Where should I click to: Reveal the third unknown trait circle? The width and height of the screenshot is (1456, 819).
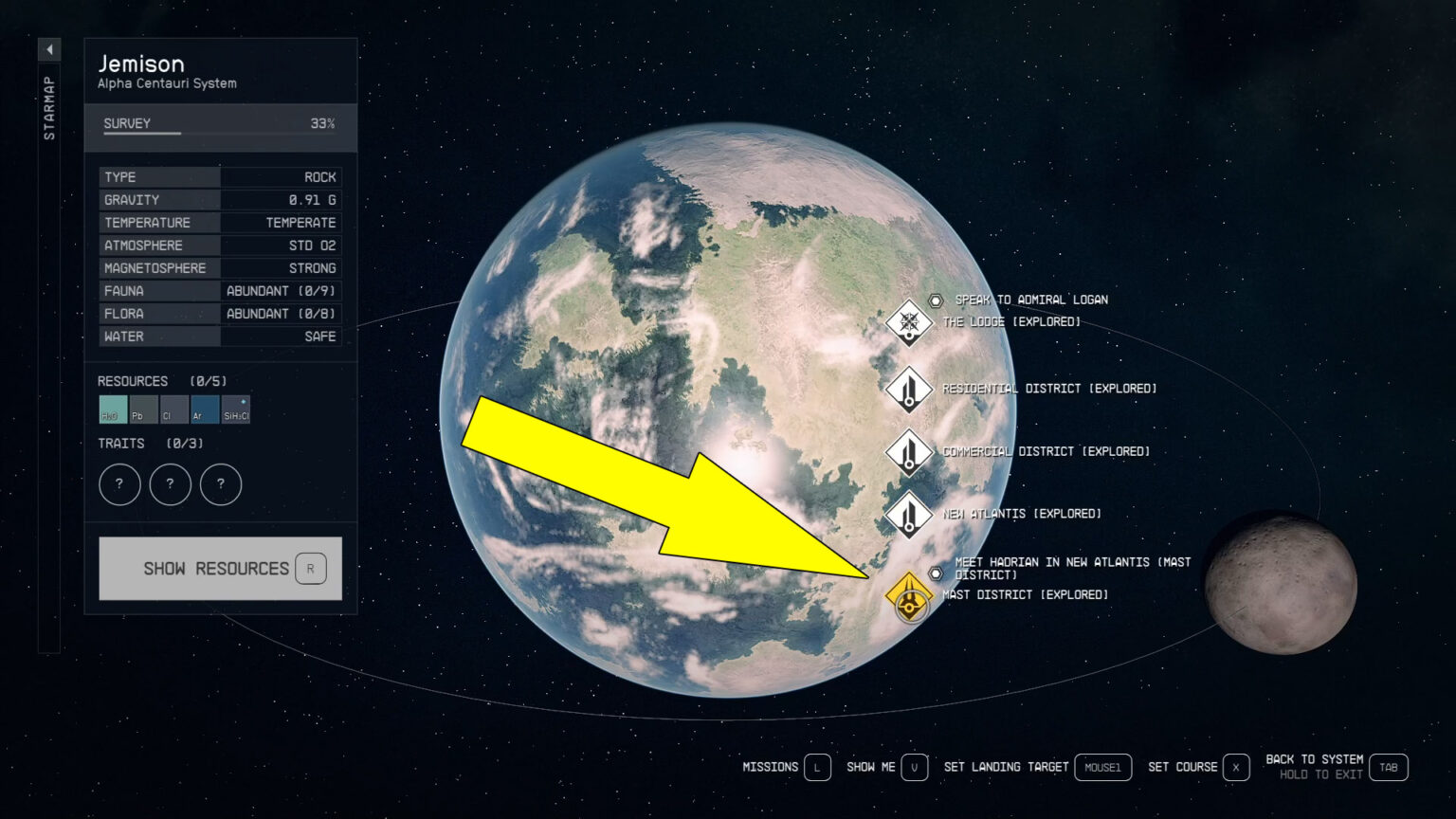pos(221,484)
